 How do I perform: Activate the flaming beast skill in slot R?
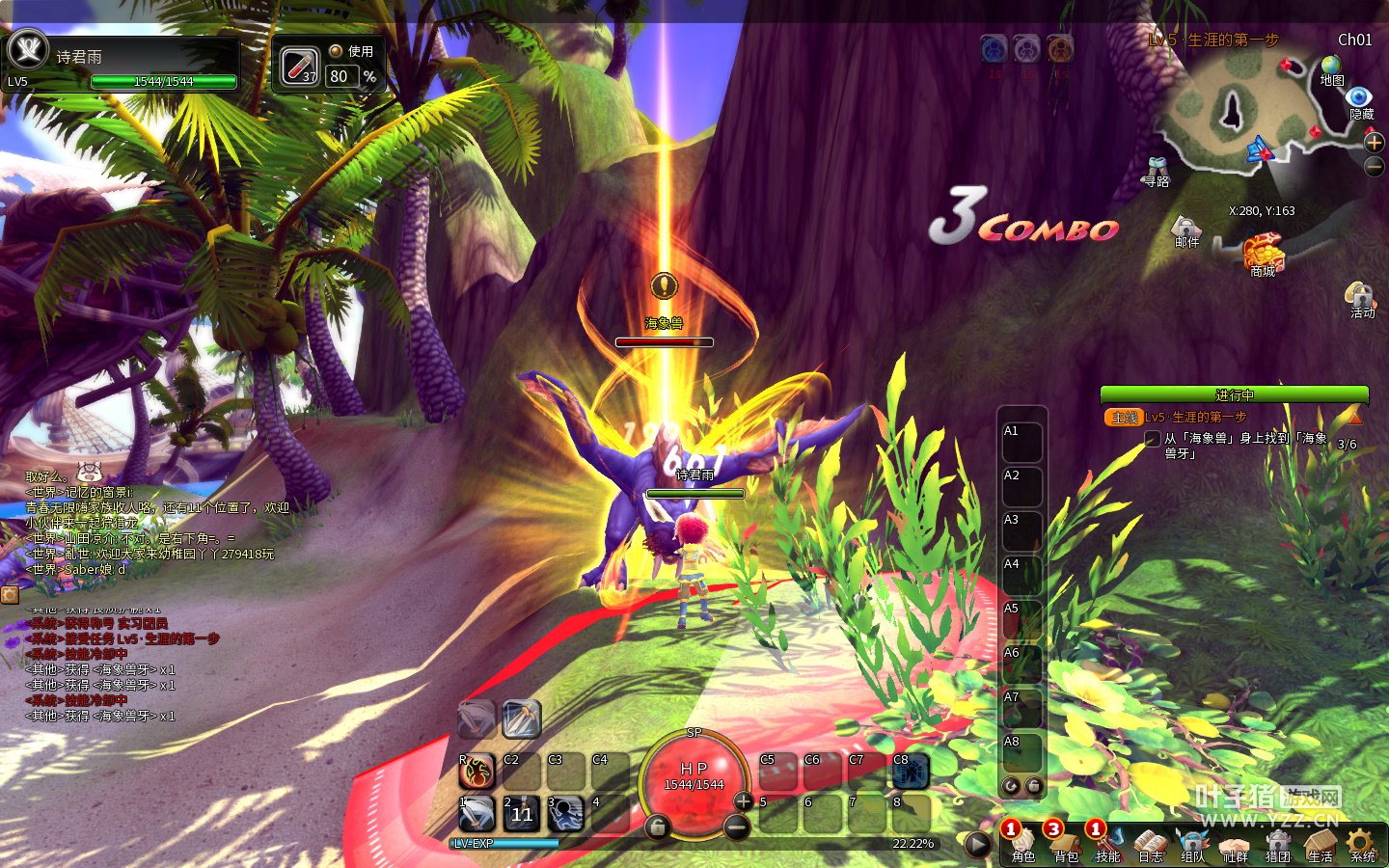(477, 771)
